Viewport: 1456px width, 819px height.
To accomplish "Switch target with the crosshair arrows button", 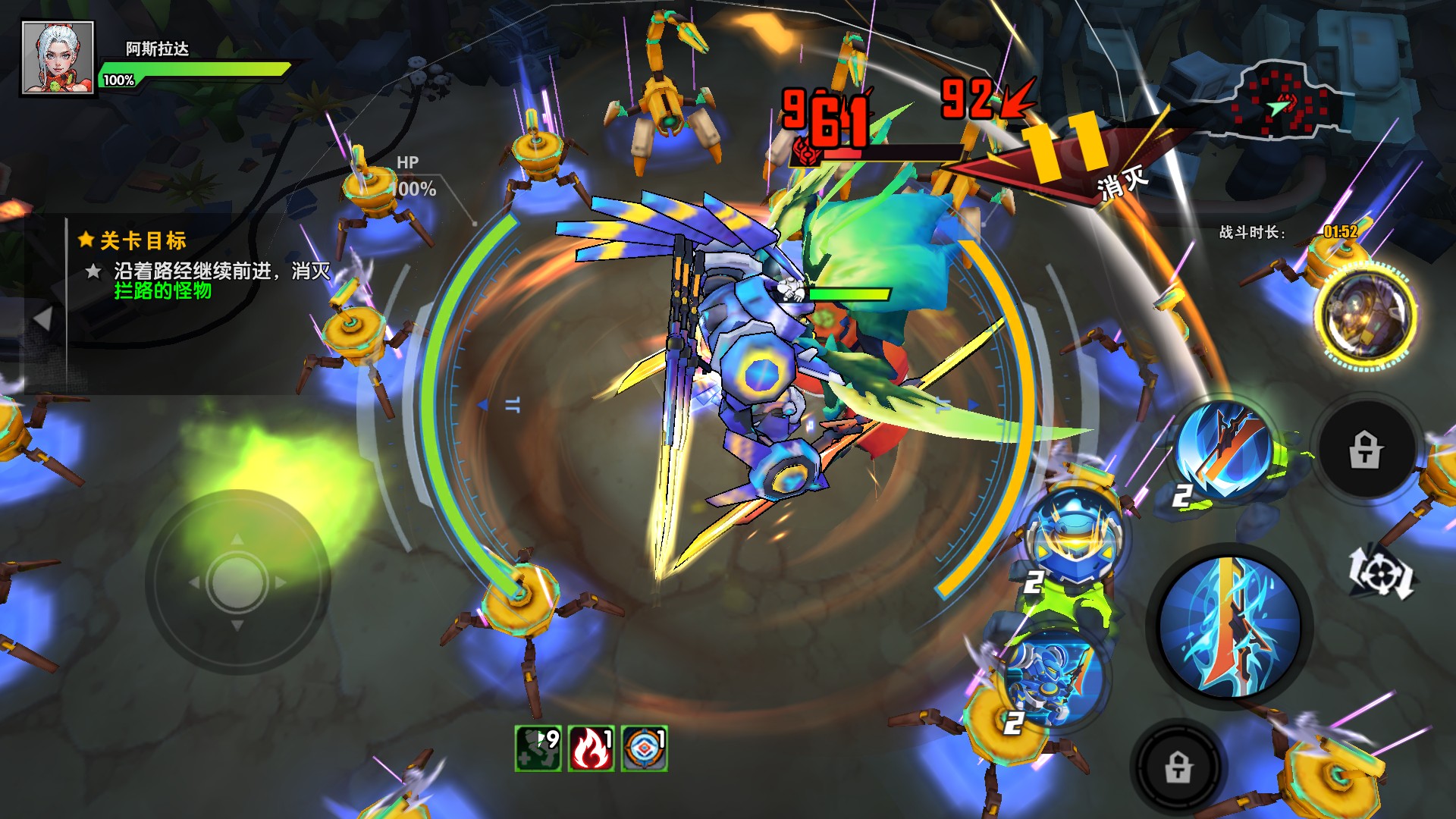I will tap(1381, 573).
